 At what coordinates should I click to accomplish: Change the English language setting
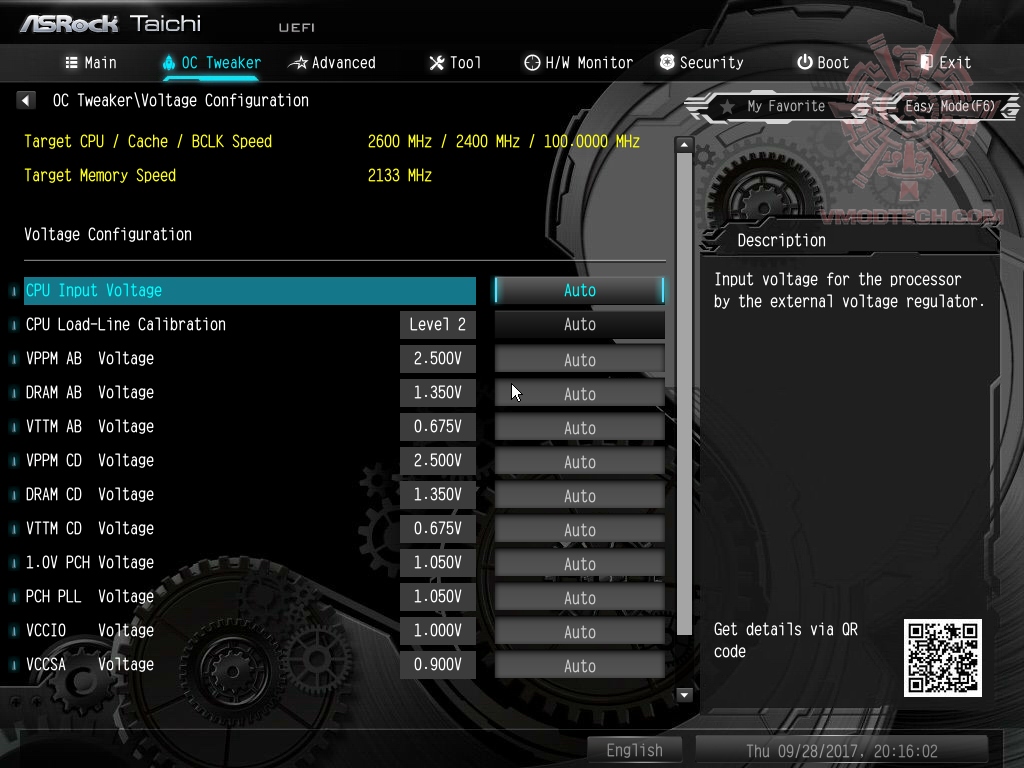tap(634, 750)
